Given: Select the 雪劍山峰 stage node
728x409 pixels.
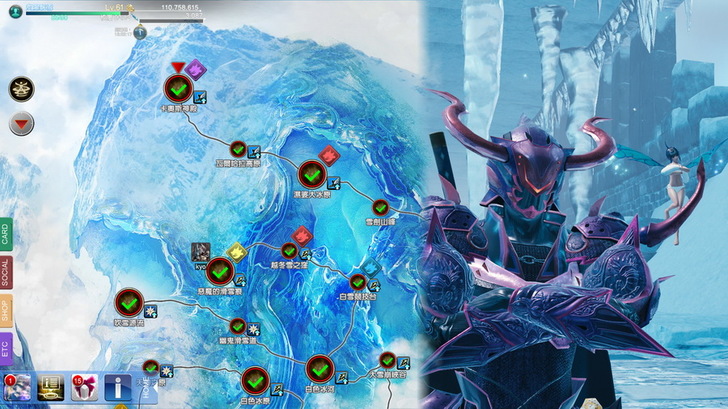Looking at the screenshot, I should point(380,208).
